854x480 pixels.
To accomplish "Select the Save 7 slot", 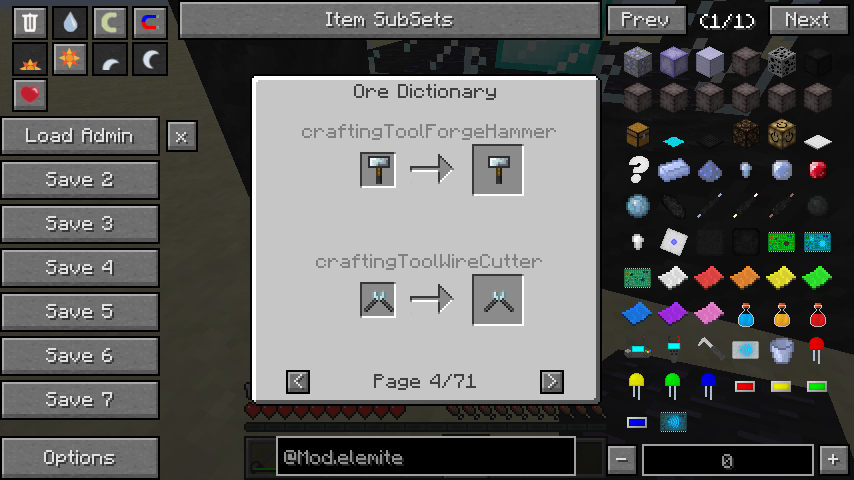I will [x=80, y=400].
